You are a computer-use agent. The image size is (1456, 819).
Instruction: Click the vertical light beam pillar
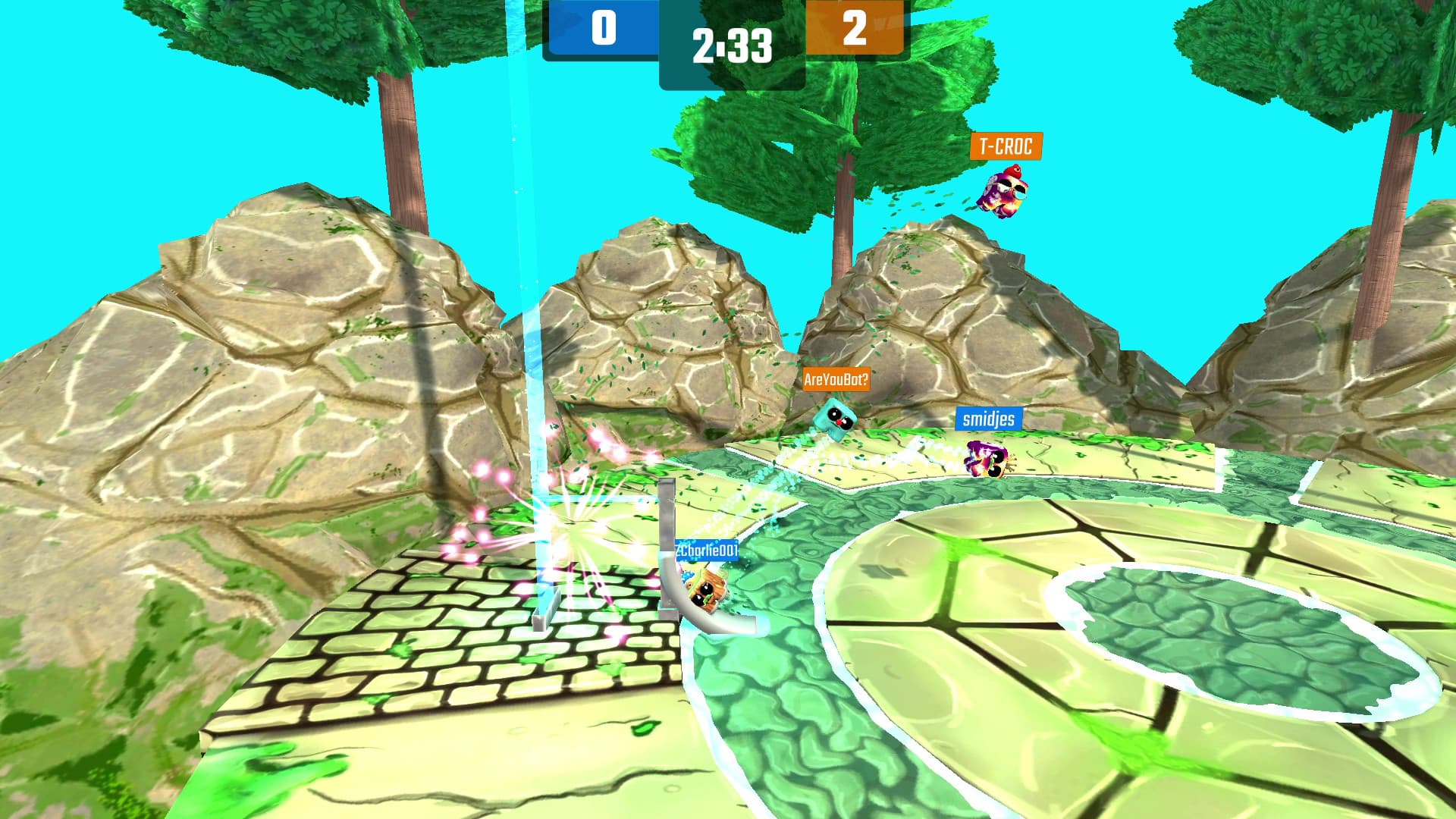point(533,303)
